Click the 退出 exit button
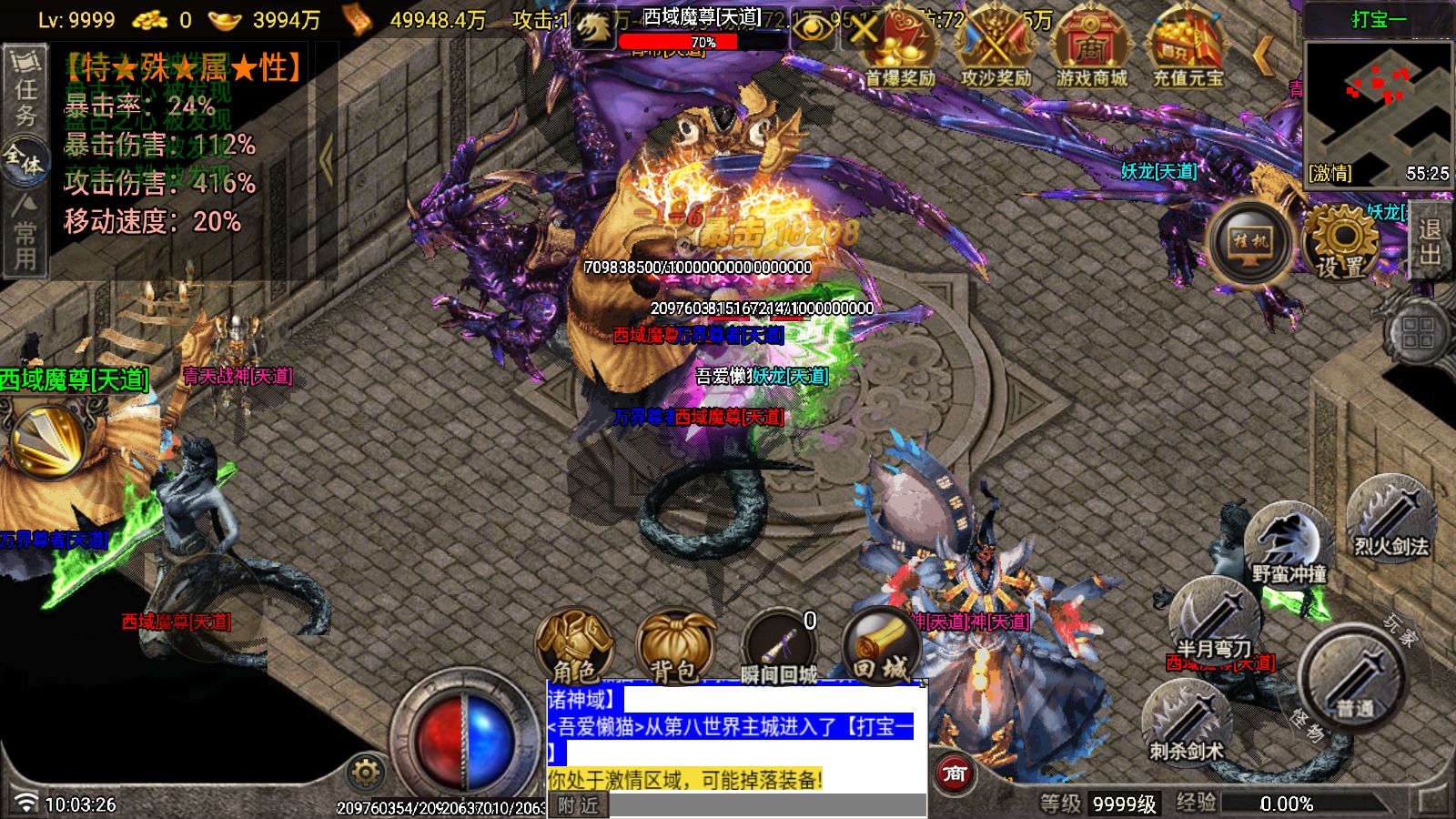 pyautogui.click(x=1431, y=242)
